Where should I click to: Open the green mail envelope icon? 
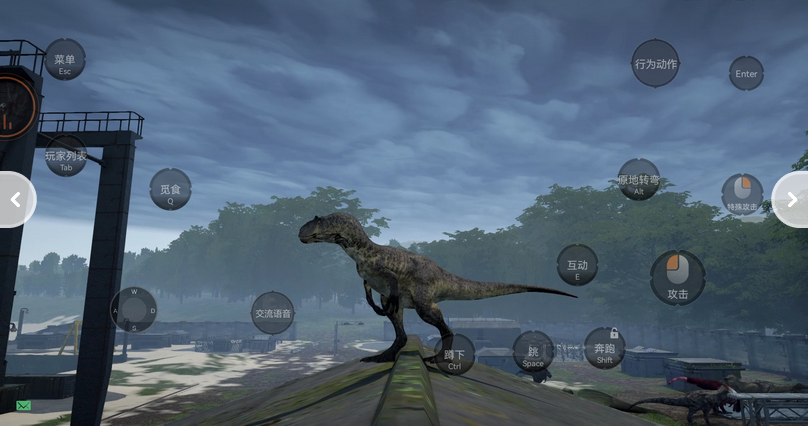coord(23,405)
